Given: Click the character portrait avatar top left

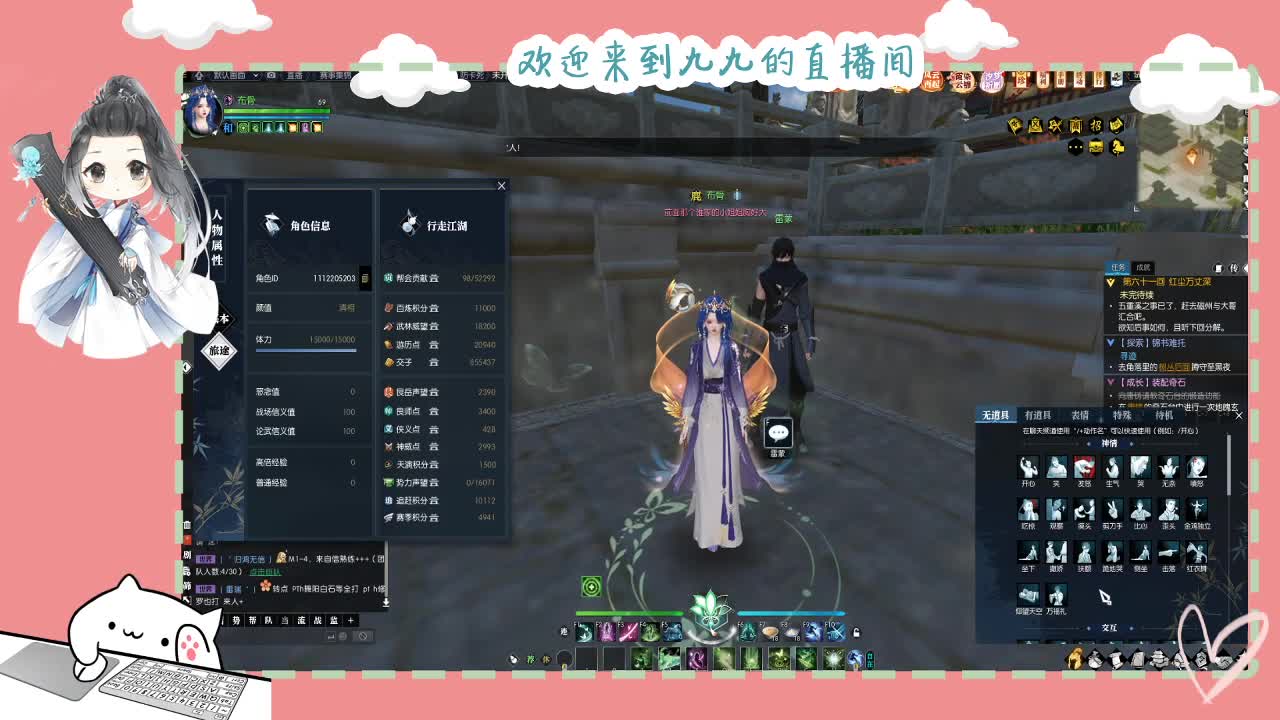Looking at the screenshot, I should click(x=203, y=112).
